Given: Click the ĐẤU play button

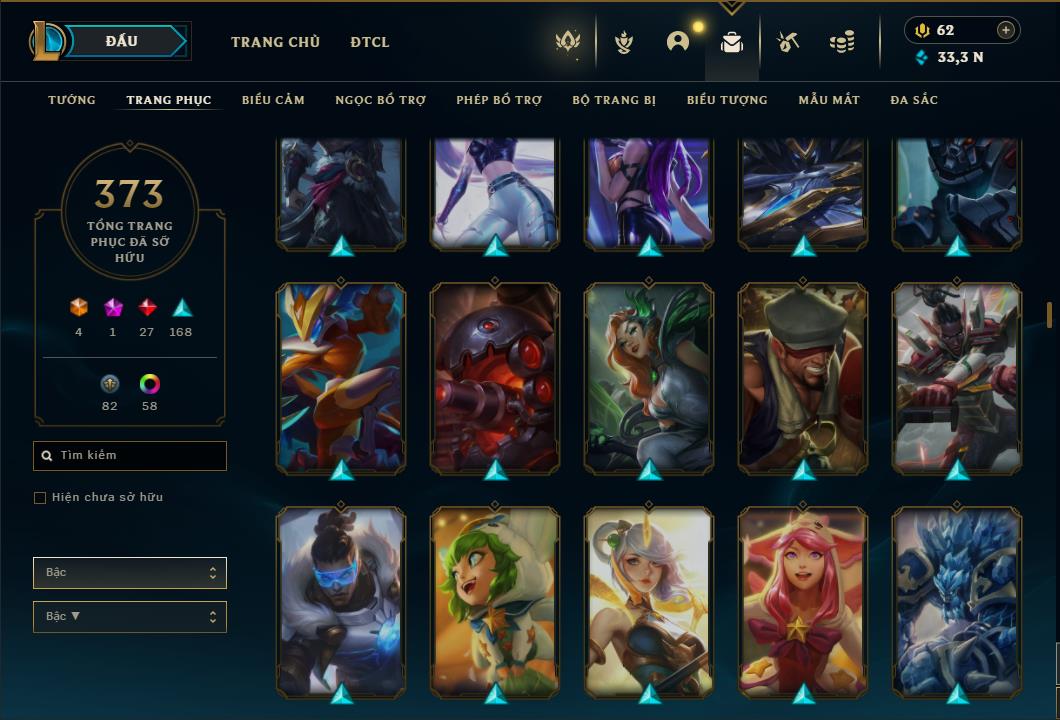Looking at the screenshot, I should pyautogui.click(x=122, y=41).
